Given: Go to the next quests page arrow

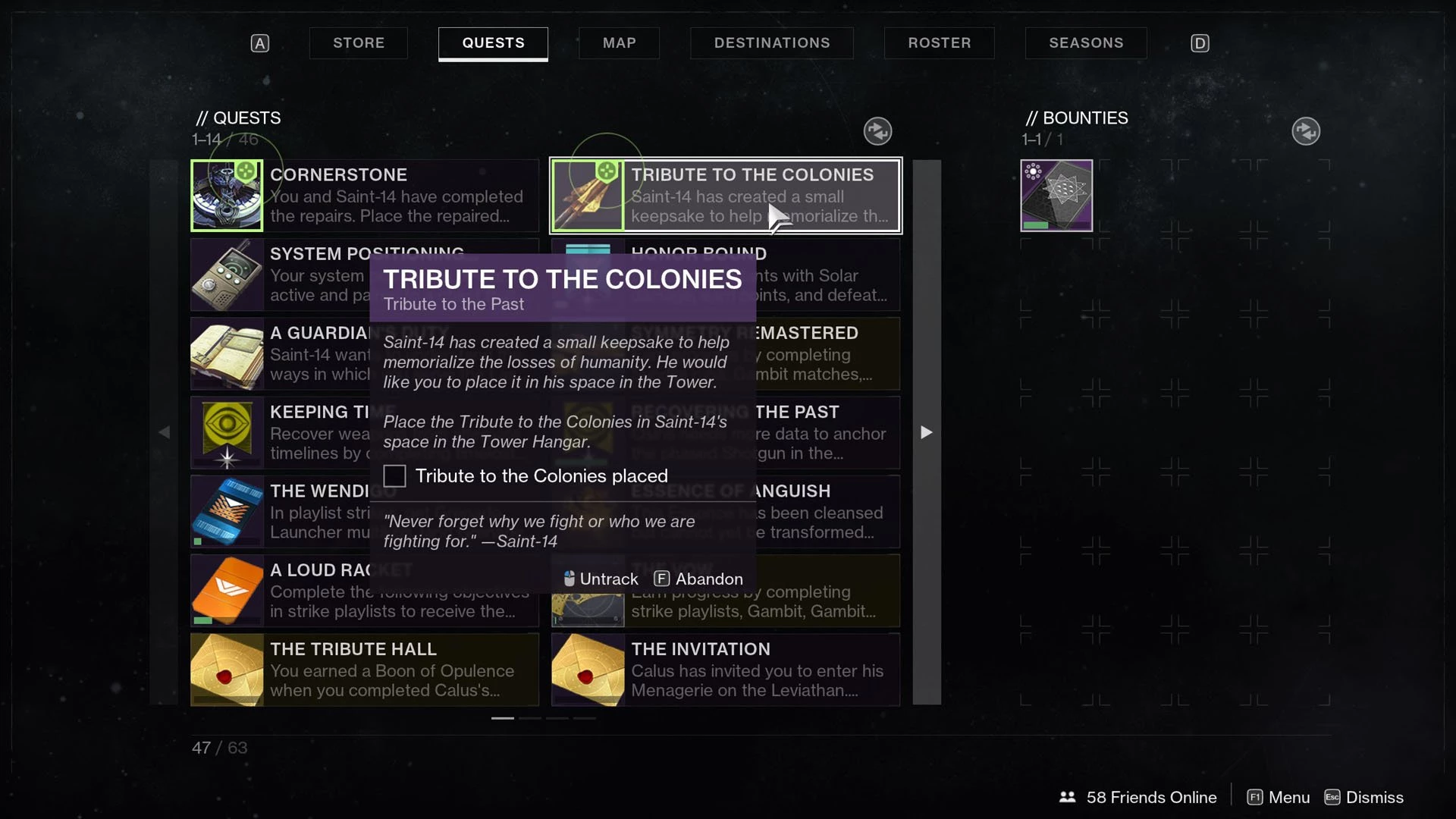Looking at the screenshot, I should [926, 432].
